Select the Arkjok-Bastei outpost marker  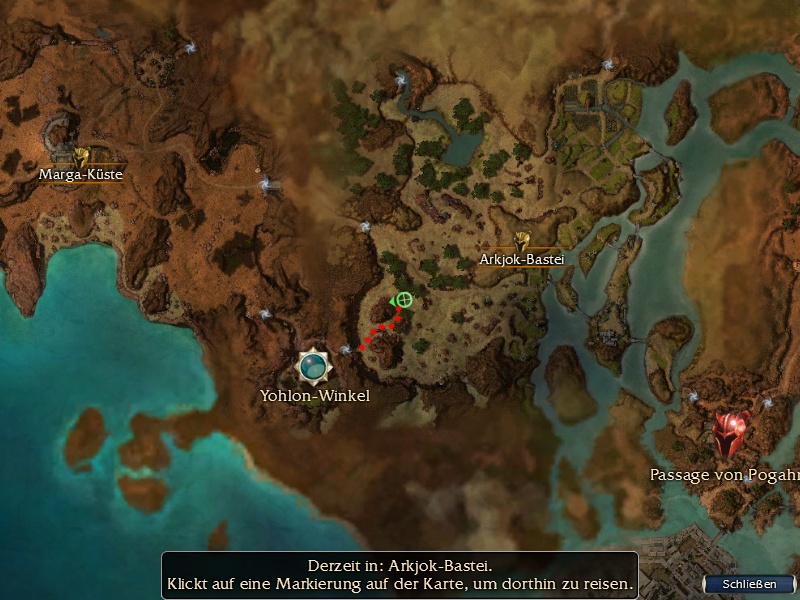[521, 240]
